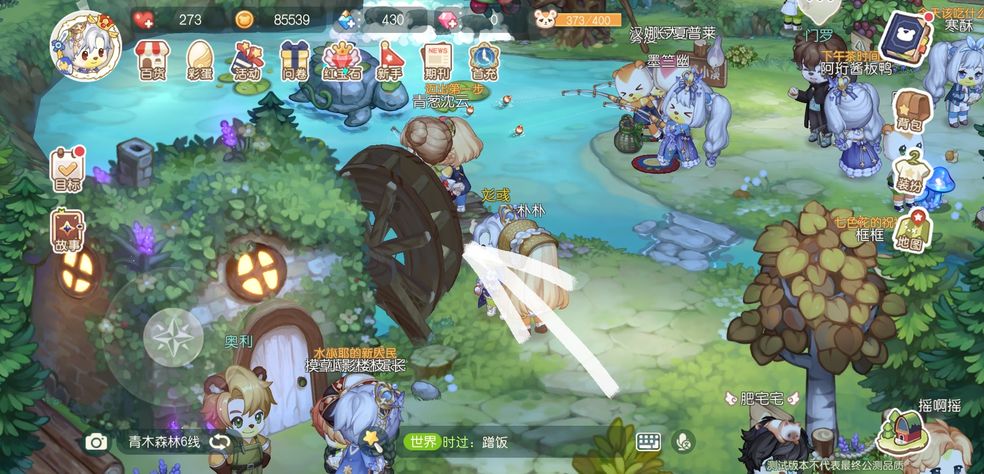Open the 故事 story book
984x474 pixels.
point(68,230)
